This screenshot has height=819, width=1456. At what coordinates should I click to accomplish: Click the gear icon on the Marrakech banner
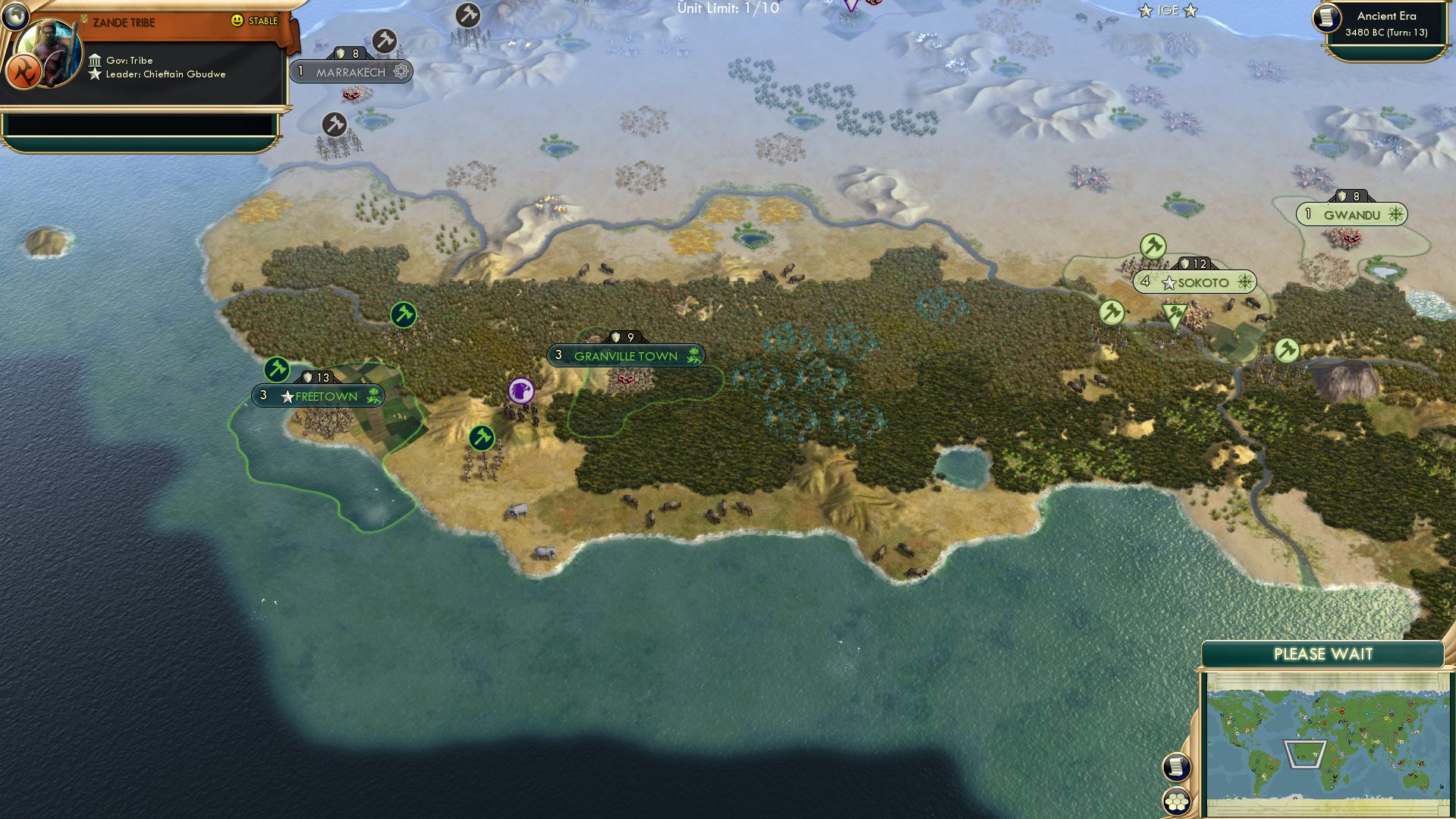(x=402, y=72)
